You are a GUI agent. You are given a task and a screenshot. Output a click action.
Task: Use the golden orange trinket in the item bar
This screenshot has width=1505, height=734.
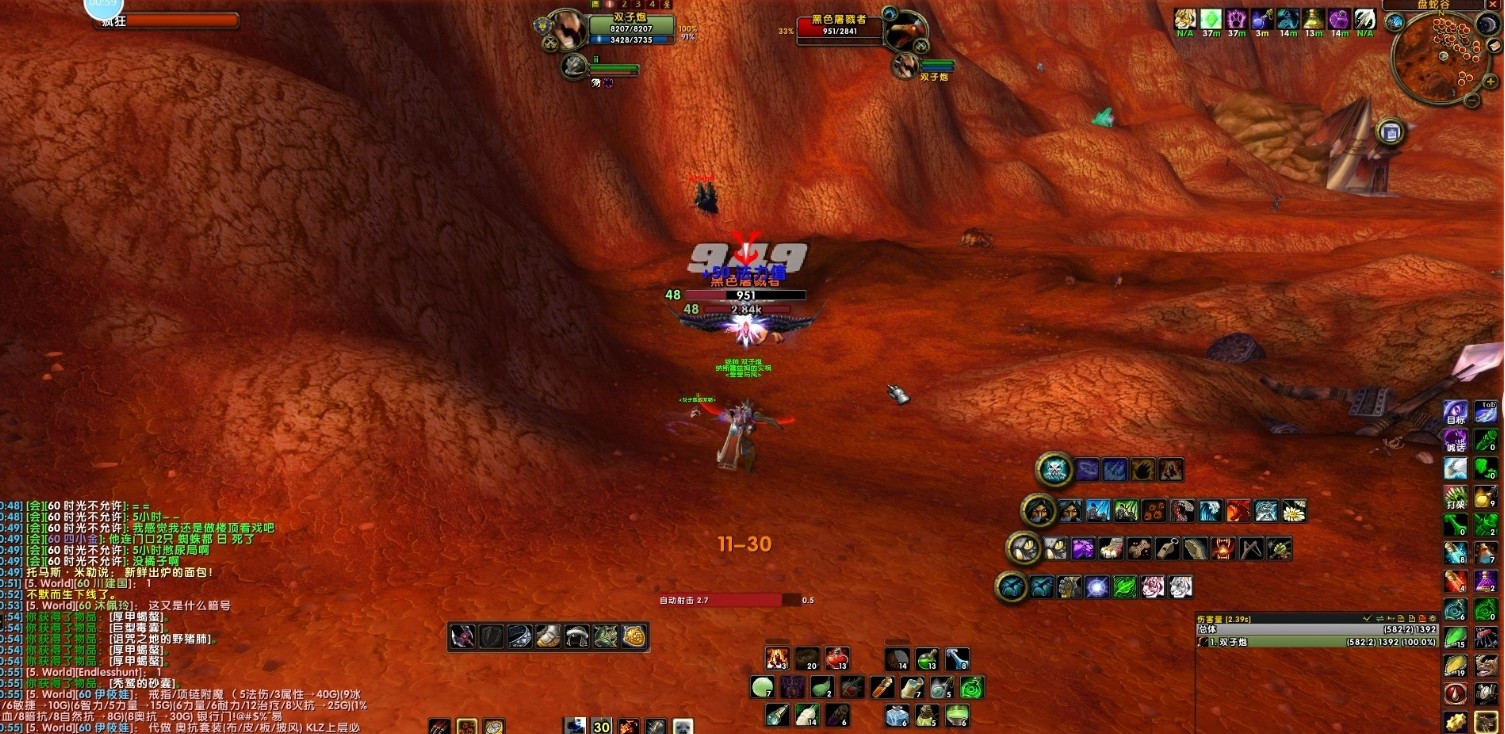coord(632,636)
